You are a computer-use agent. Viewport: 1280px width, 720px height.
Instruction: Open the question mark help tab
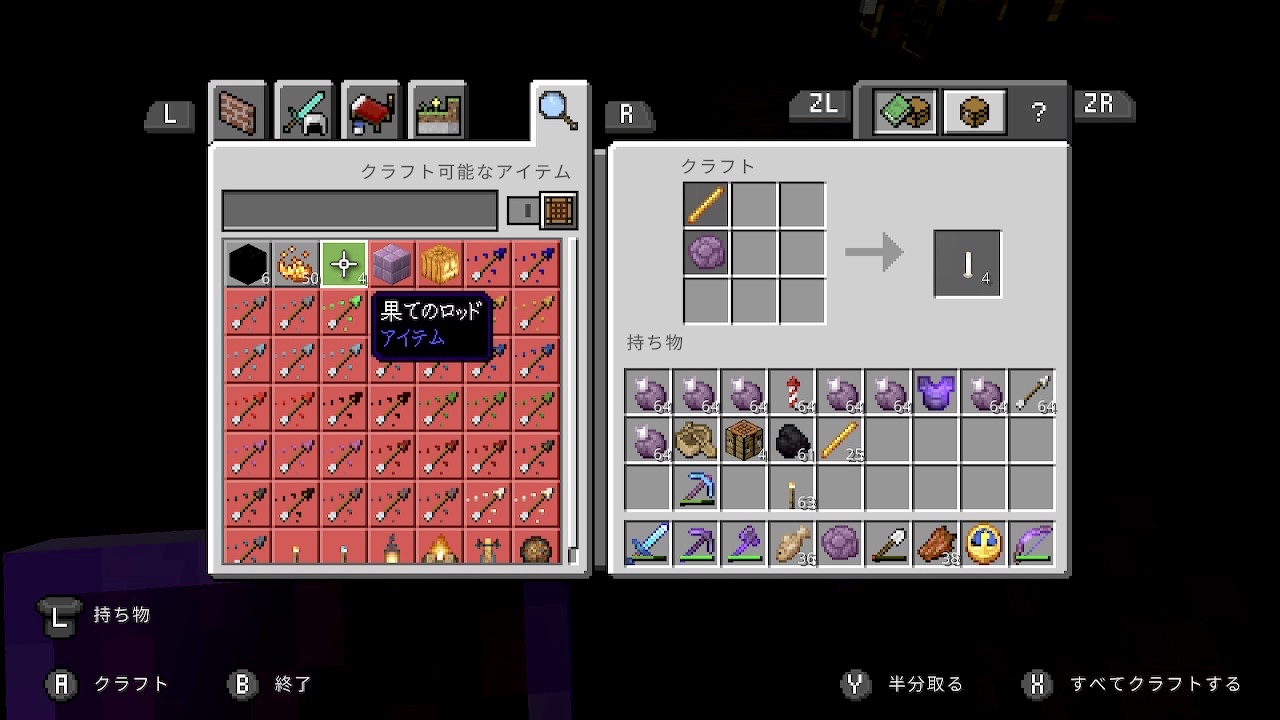point(1038,112)
